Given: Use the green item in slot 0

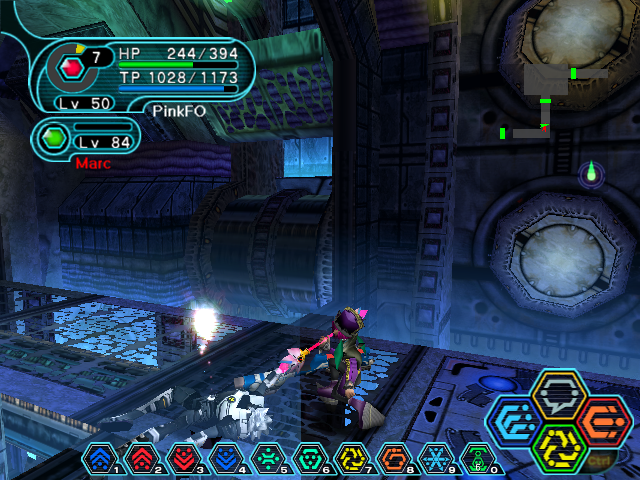Looking at the screenshot, I should (478, 459).
